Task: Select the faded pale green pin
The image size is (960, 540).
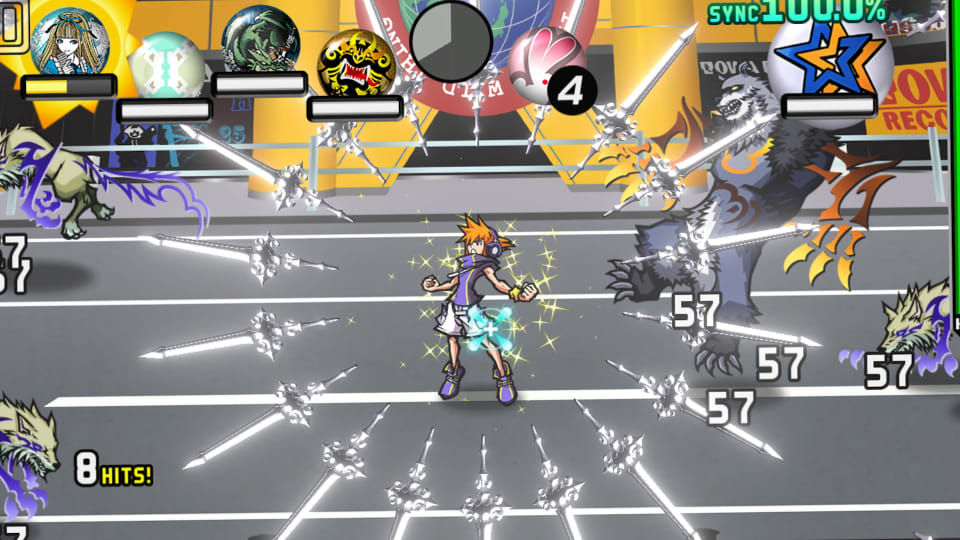Action: (164, 66)
